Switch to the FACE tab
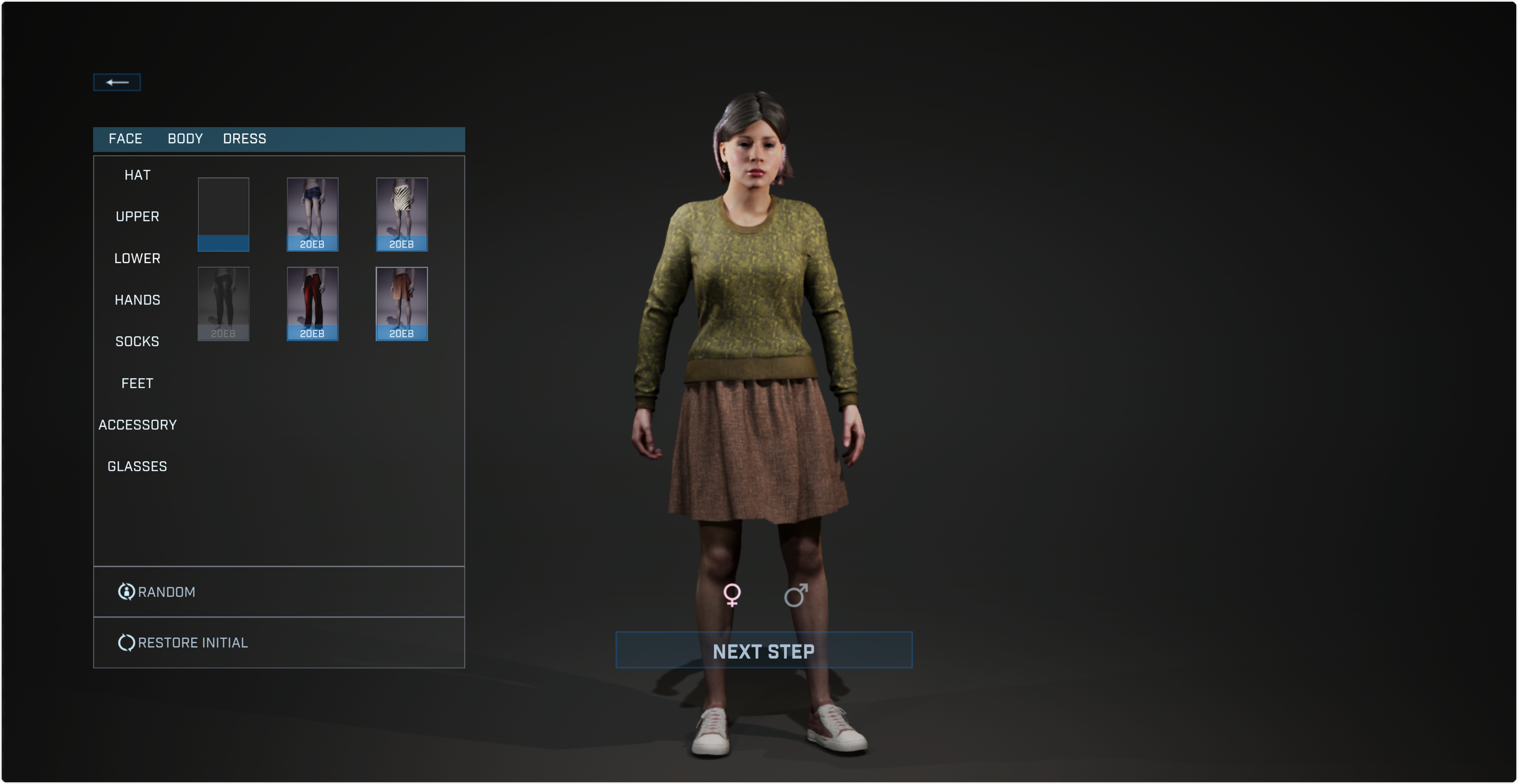Viewport: 1518px width, 784px height. pos(125,139)
